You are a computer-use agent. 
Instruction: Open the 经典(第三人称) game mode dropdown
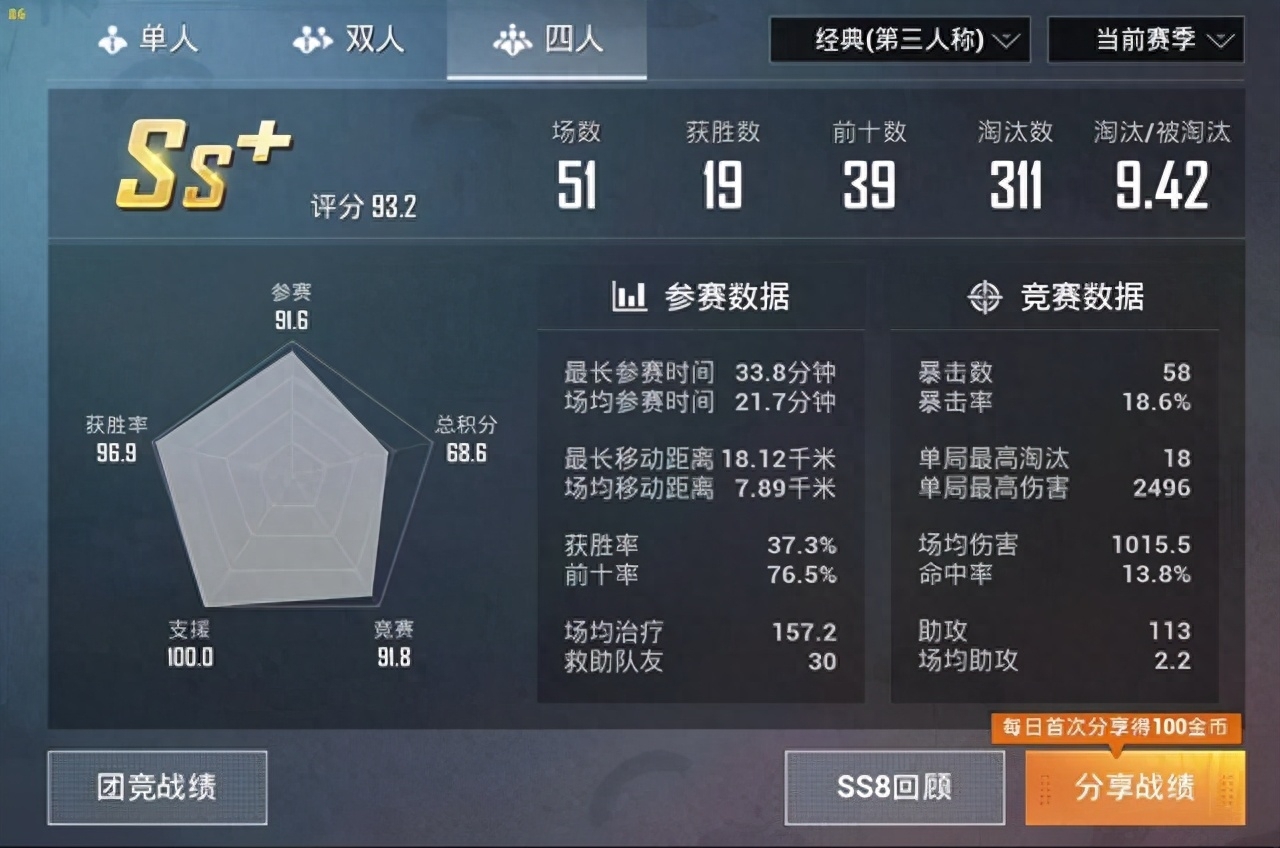click(897, 41)
